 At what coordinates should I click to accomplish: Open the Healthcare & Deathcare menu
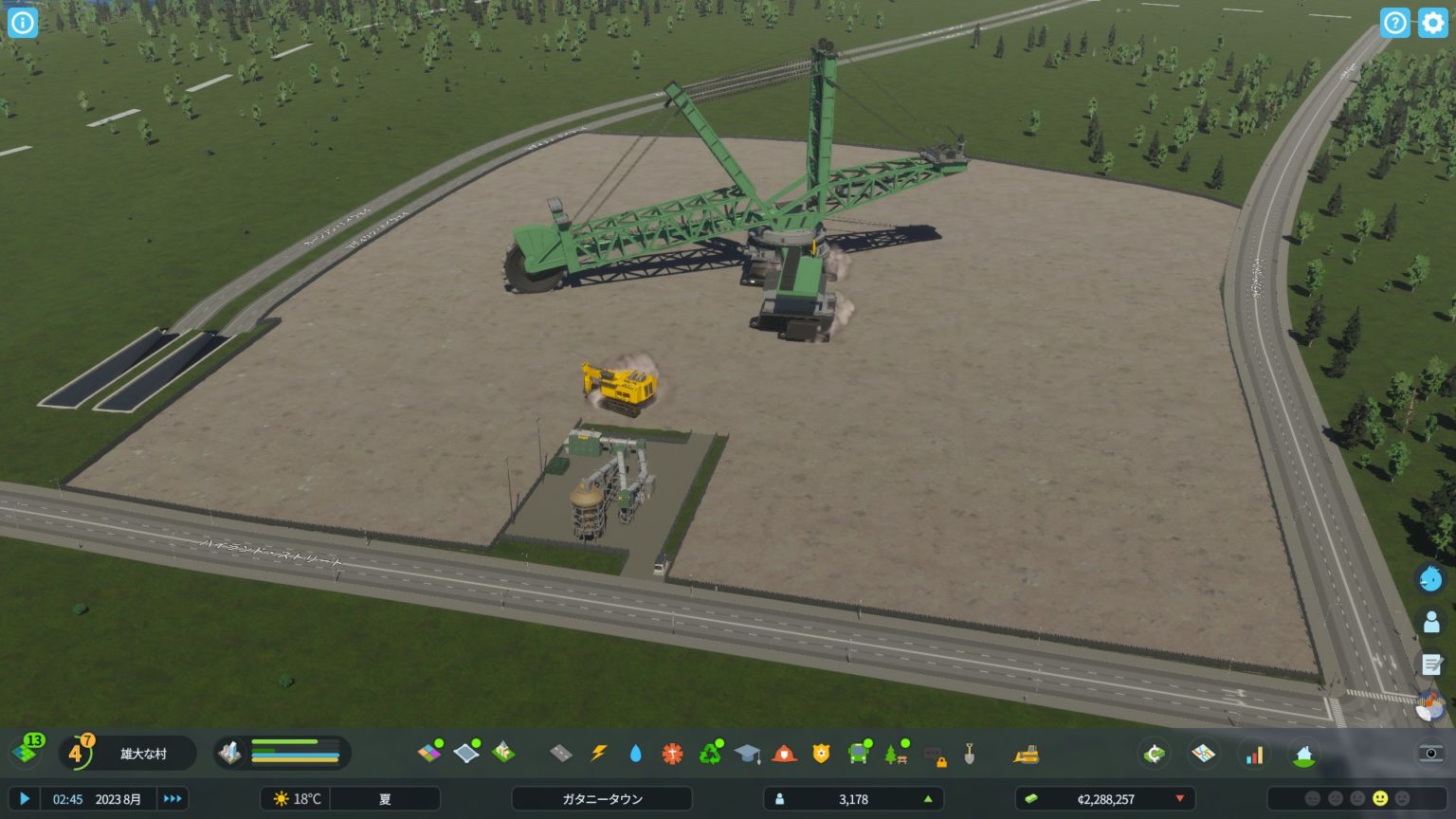tap(671, 754)
